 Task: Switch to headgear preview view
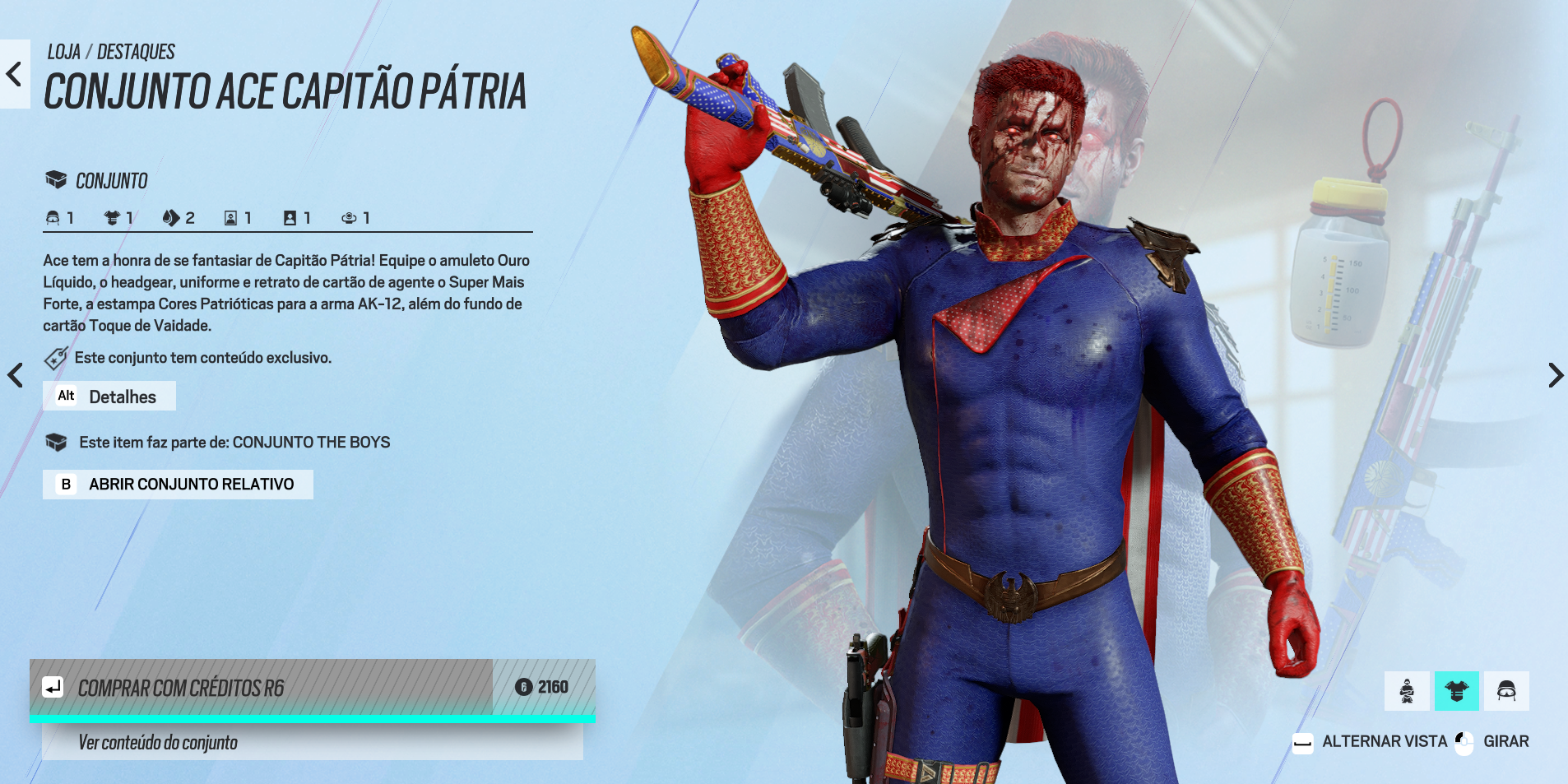coord(1505,691)
